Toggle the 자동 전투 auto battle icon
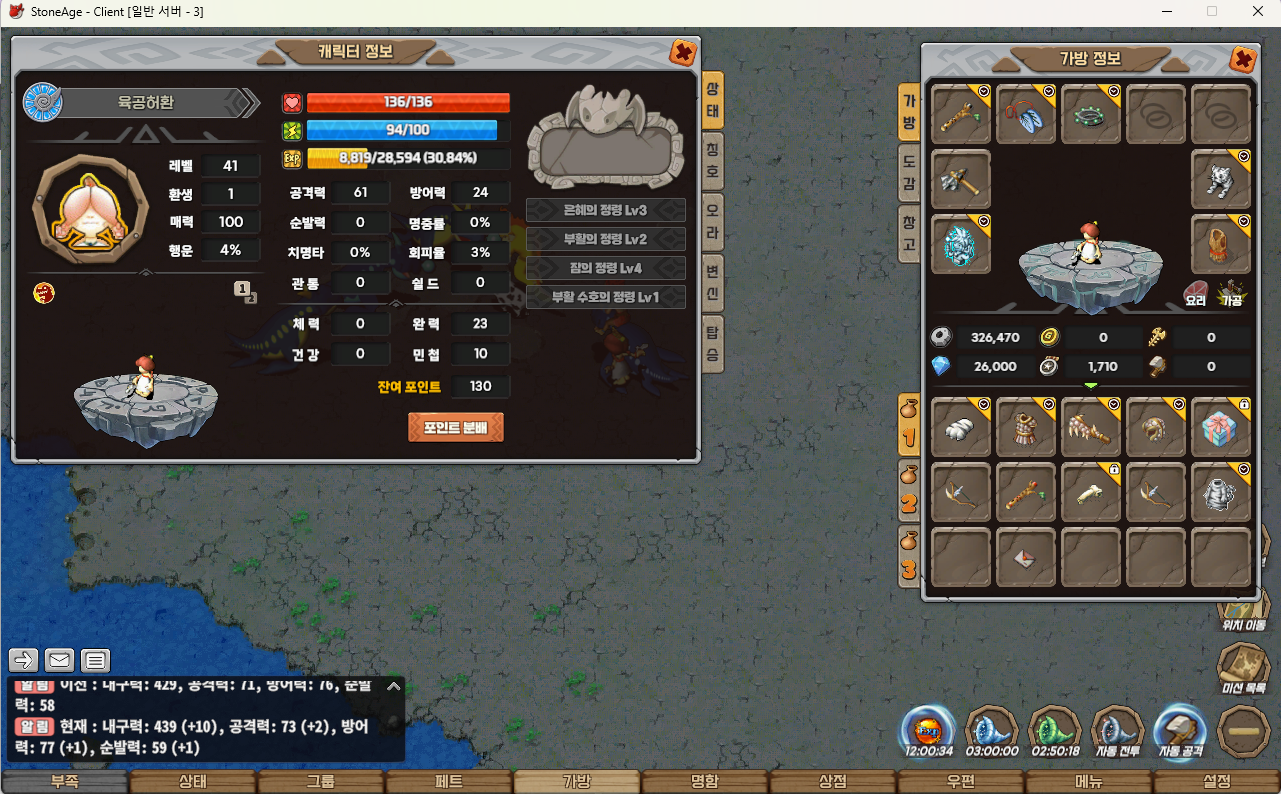 tap(1117, 732)
